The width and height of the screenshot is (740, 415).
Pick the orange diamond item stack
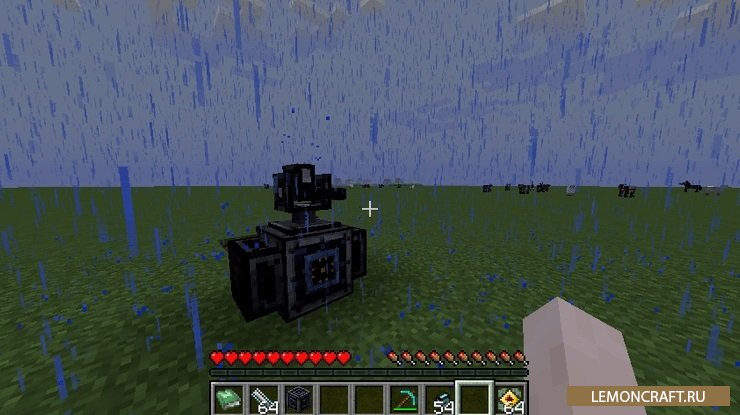coord(510,397)
